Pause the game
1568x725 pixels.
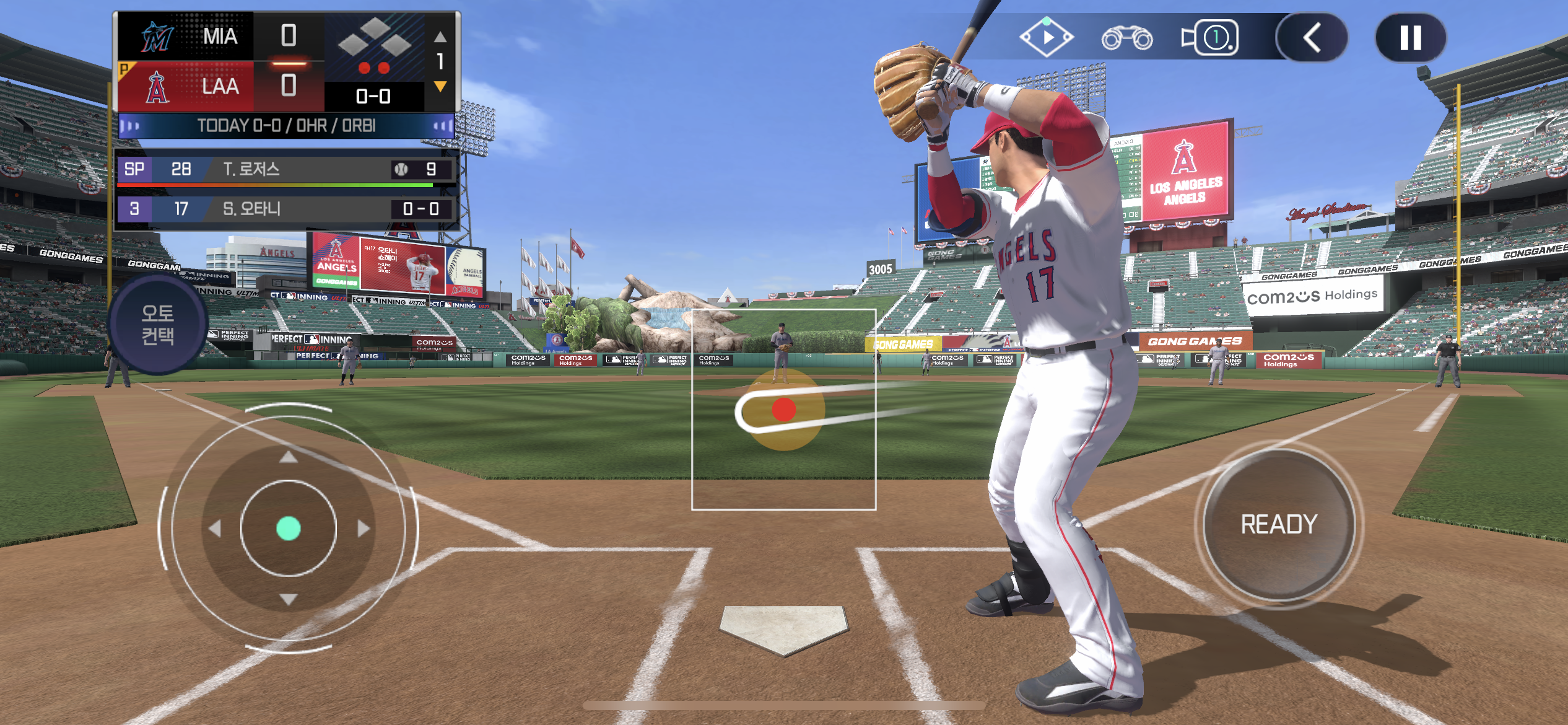tap(1410, 38)
